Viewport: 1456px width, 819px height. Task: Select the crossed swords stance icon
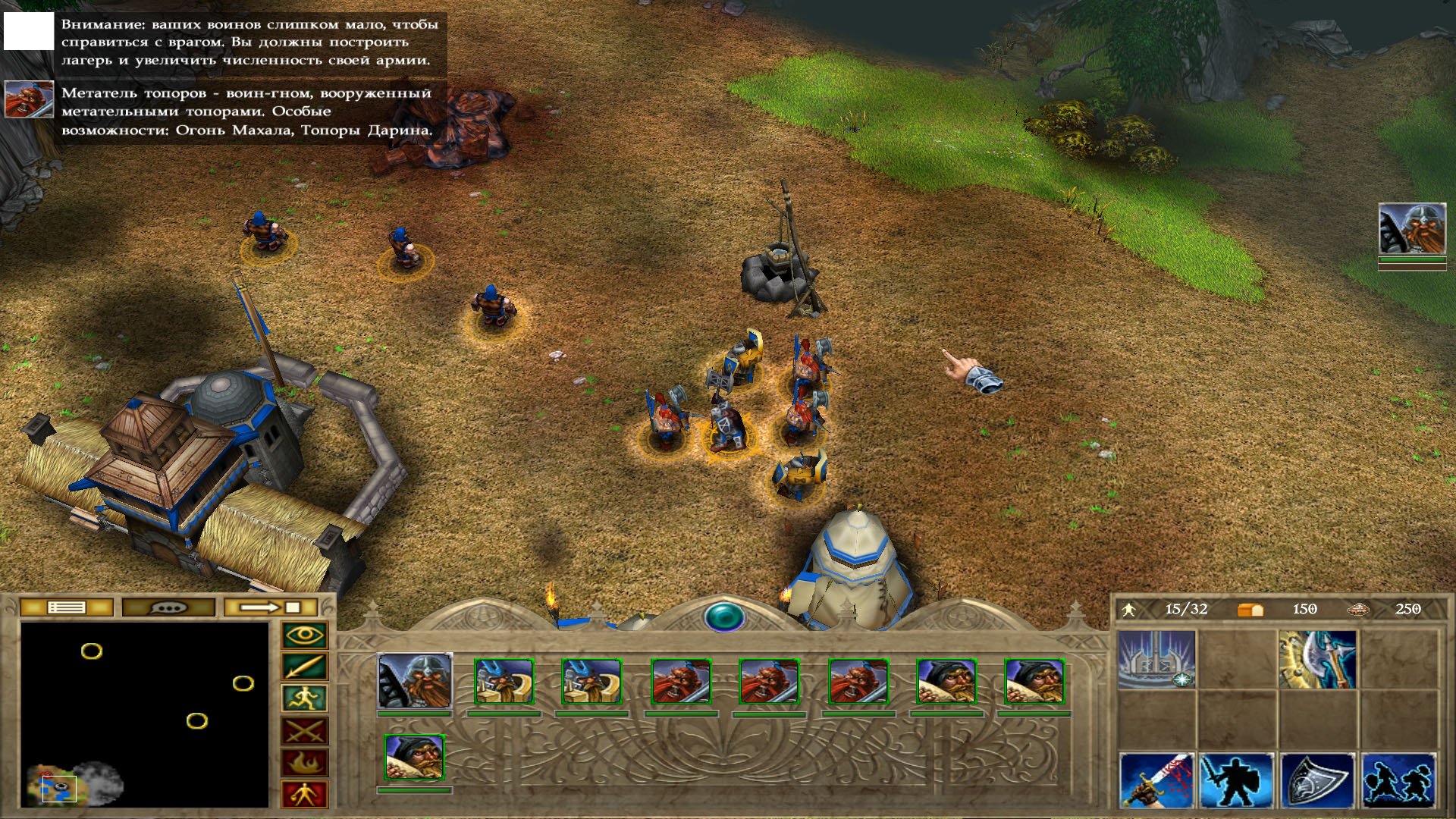coord(305,731)
